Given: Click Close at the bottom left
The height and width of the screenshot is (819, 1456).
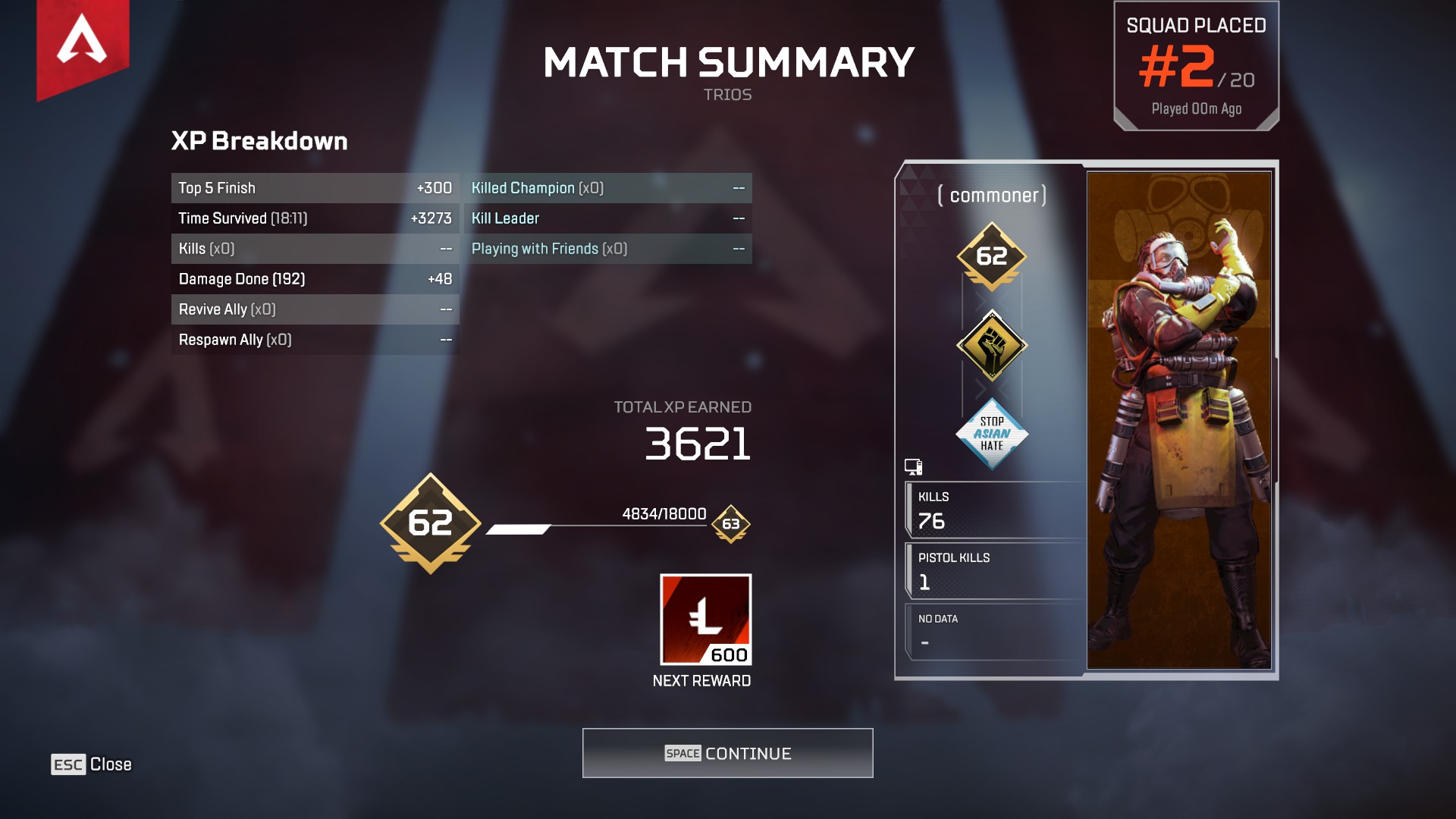Looking at the screenshot, I should click(111, 764).
